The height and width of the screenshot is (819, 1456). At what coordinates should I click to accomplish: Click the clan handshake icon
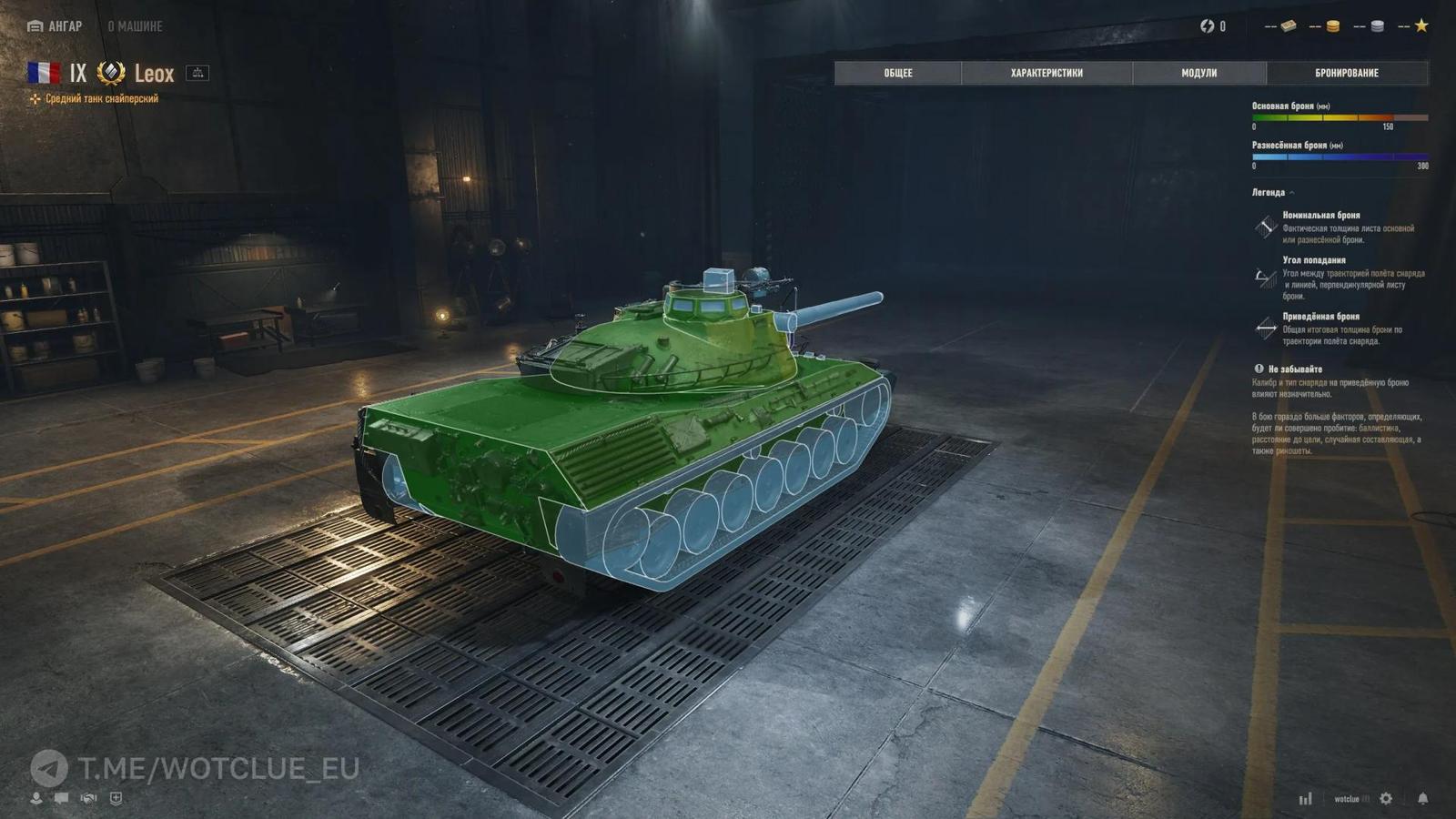coord(87,798)
